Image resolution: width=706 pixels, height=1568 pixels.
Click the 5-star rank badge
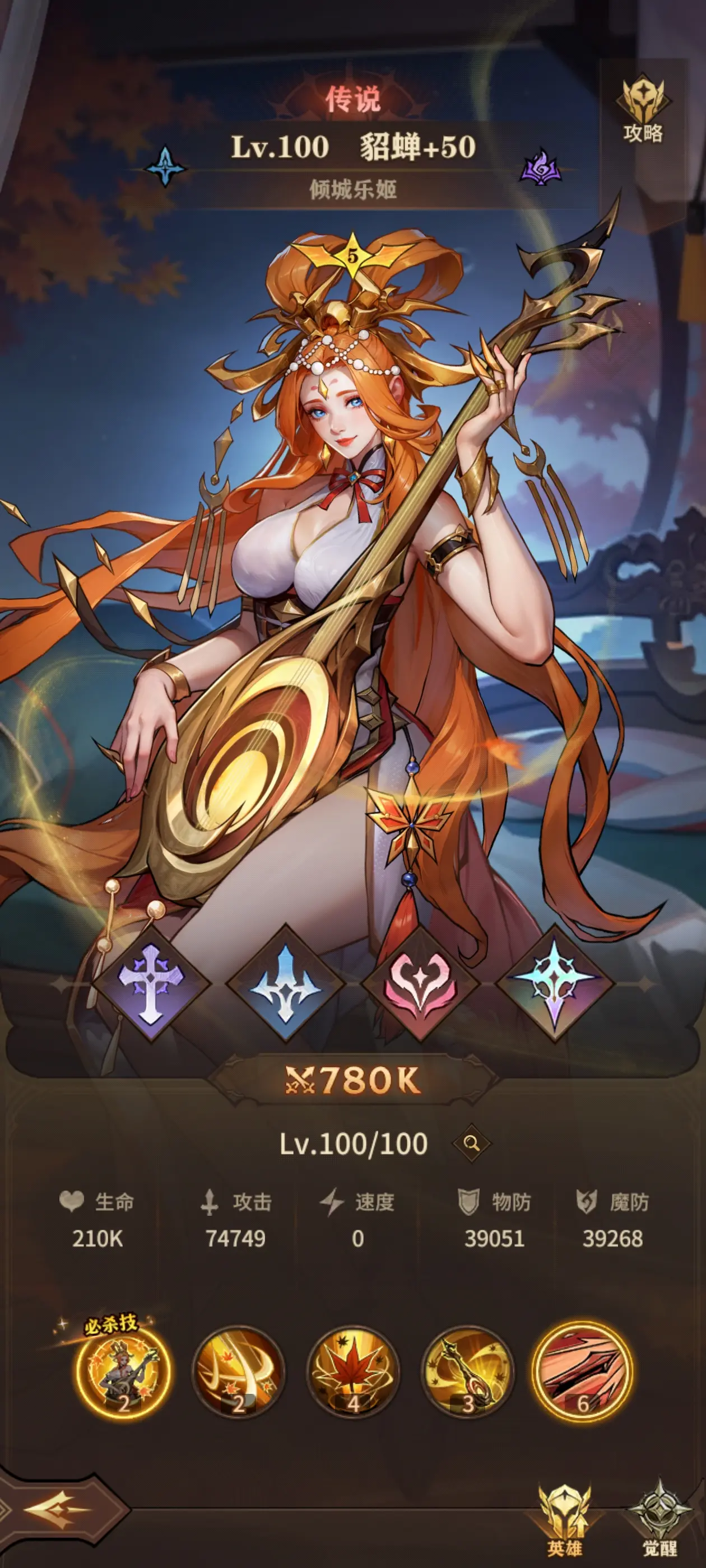(x=352, y=257)
